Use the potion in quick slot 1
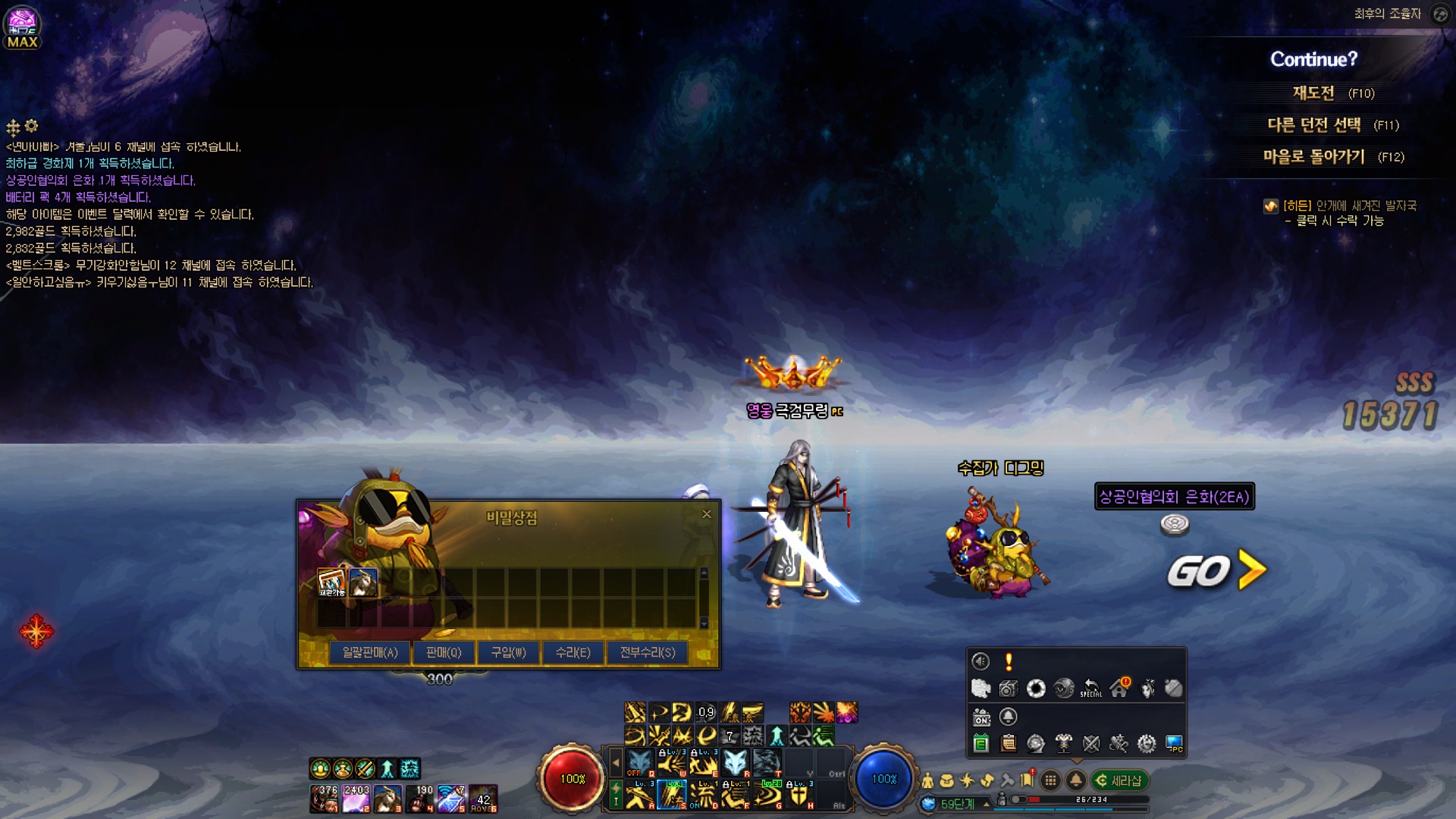 (x=324, y=799)
